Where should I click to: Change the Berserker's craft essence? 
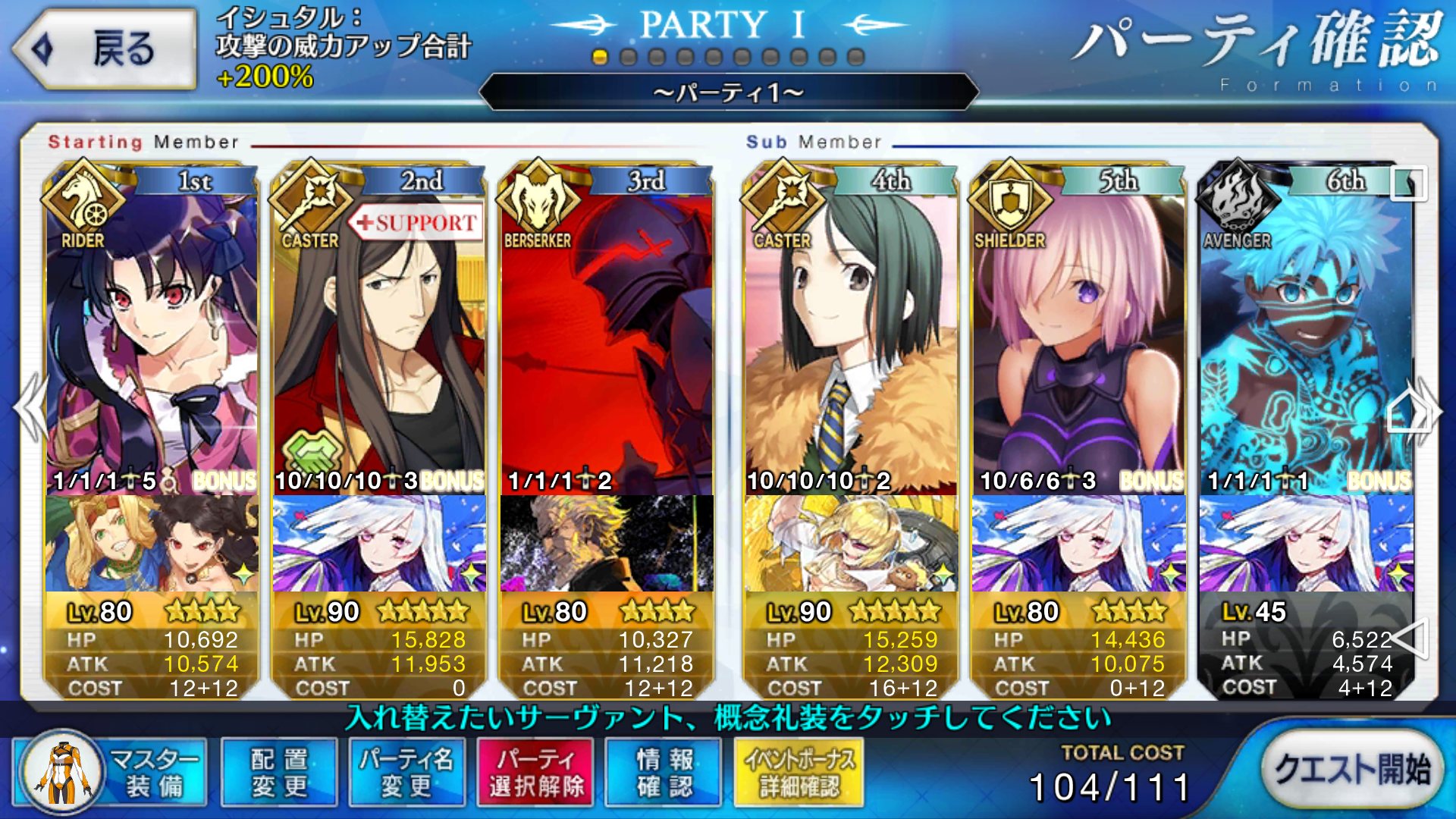(x=607, y=543)
